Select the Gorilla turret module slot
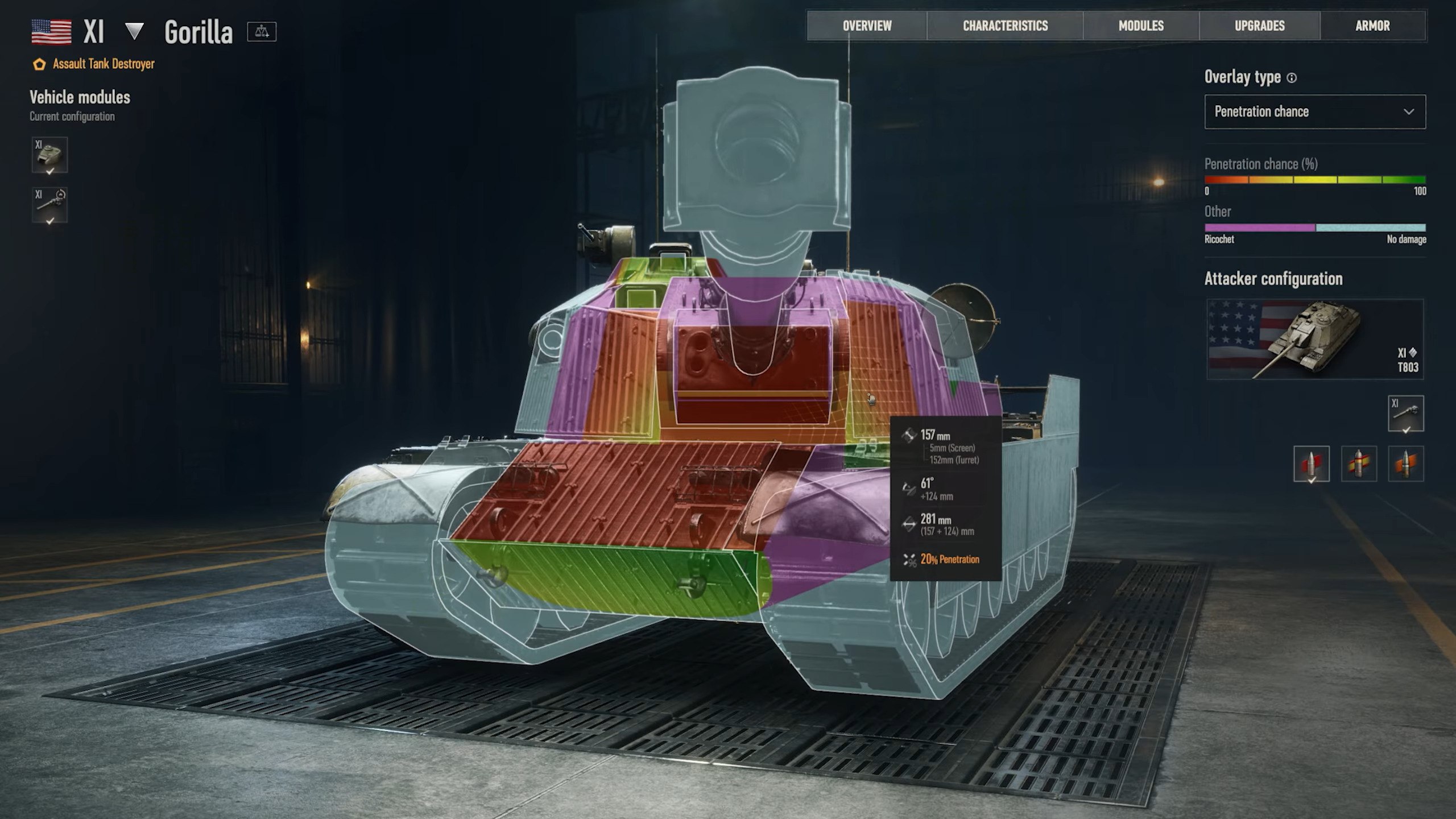1456x819 pixels. (x=49, y=155)
